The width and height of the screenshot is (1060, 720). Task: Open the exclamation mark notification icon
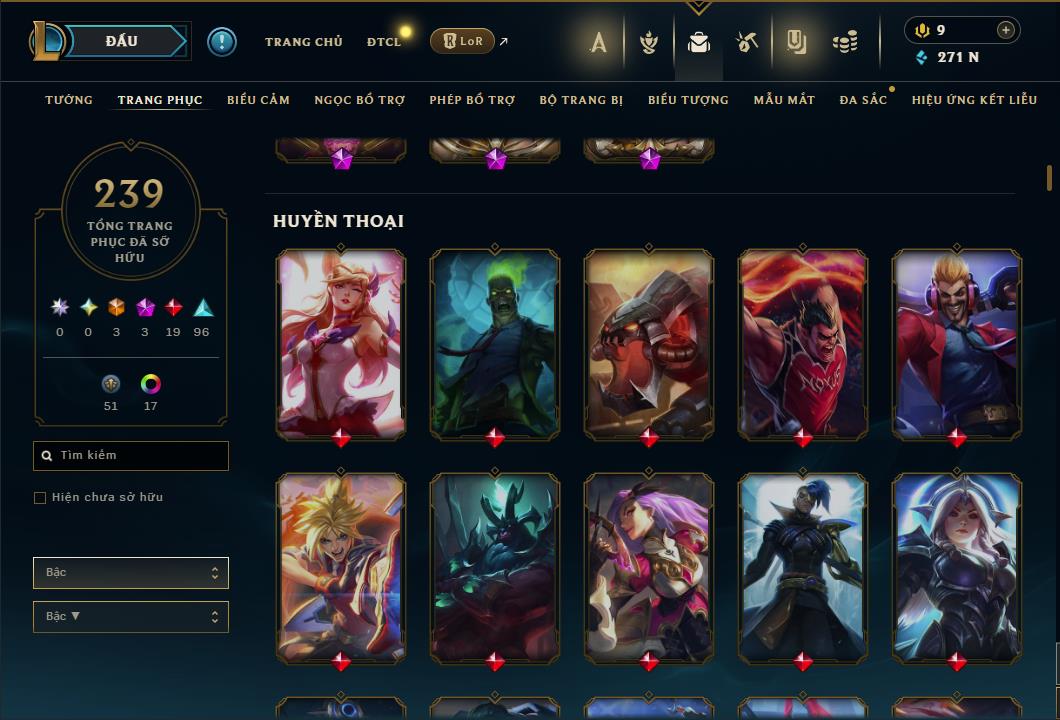[222, 42]
